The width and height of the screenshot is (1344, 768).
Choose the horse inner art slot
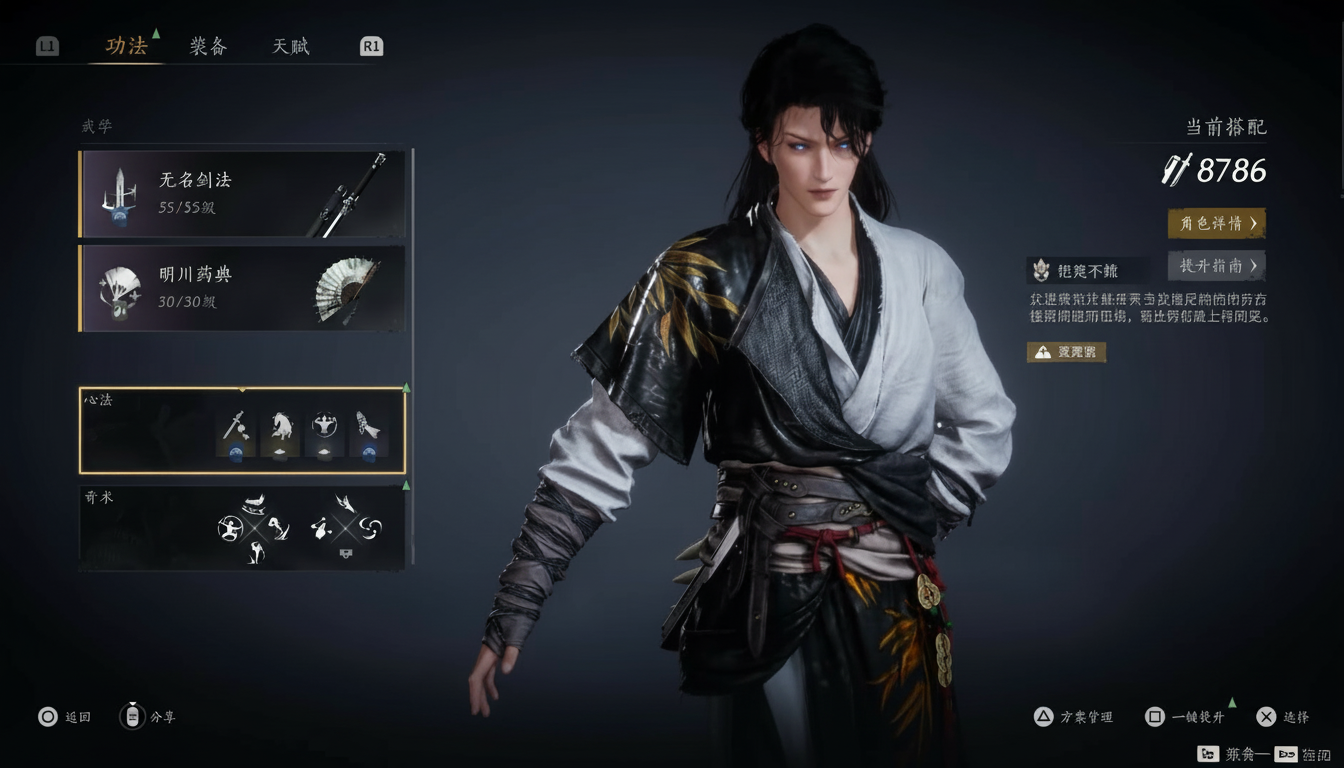click(280, 434)
